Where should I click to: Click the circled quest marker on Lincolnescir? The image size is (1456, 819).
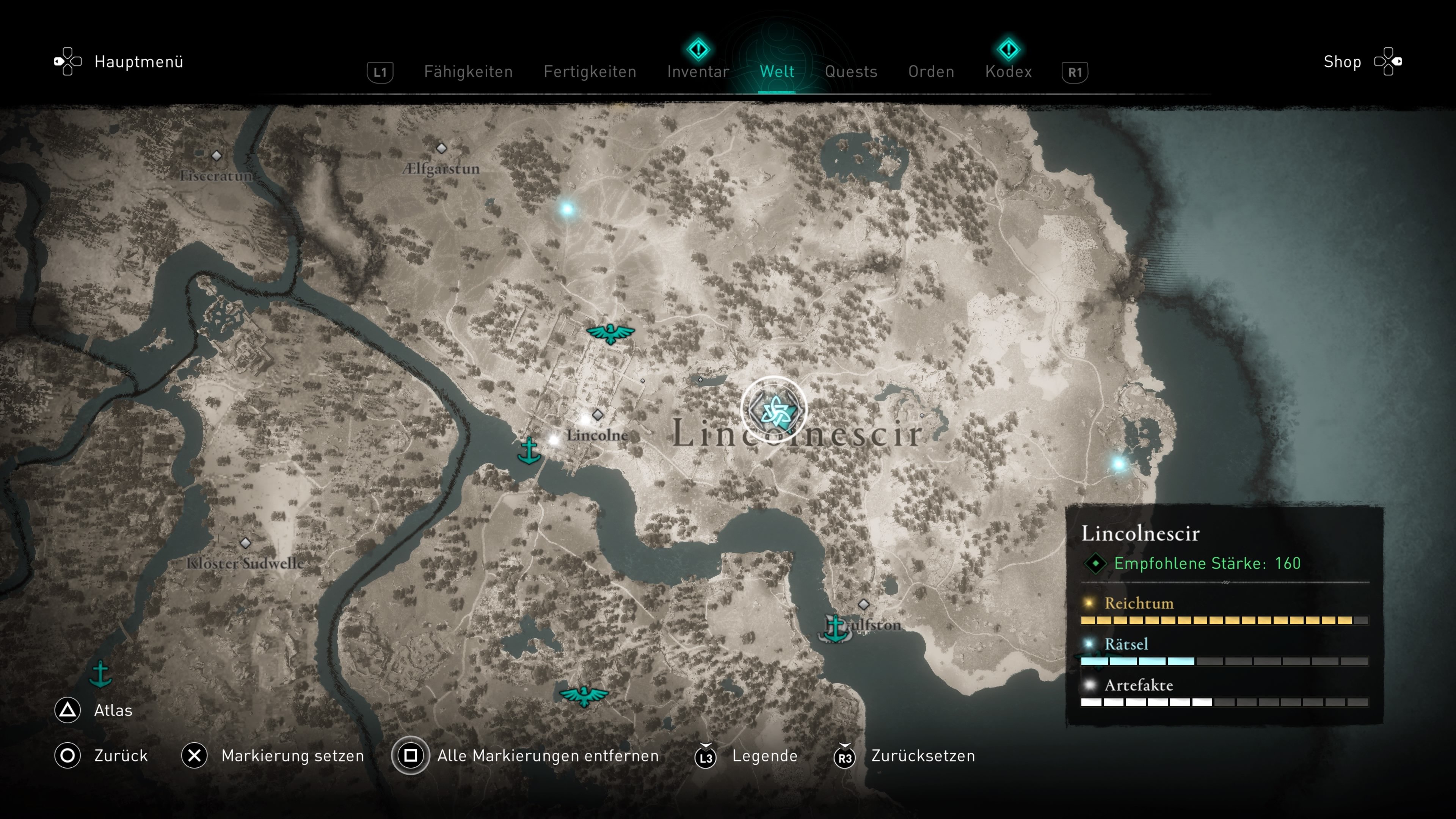click(x=774, y=409)
